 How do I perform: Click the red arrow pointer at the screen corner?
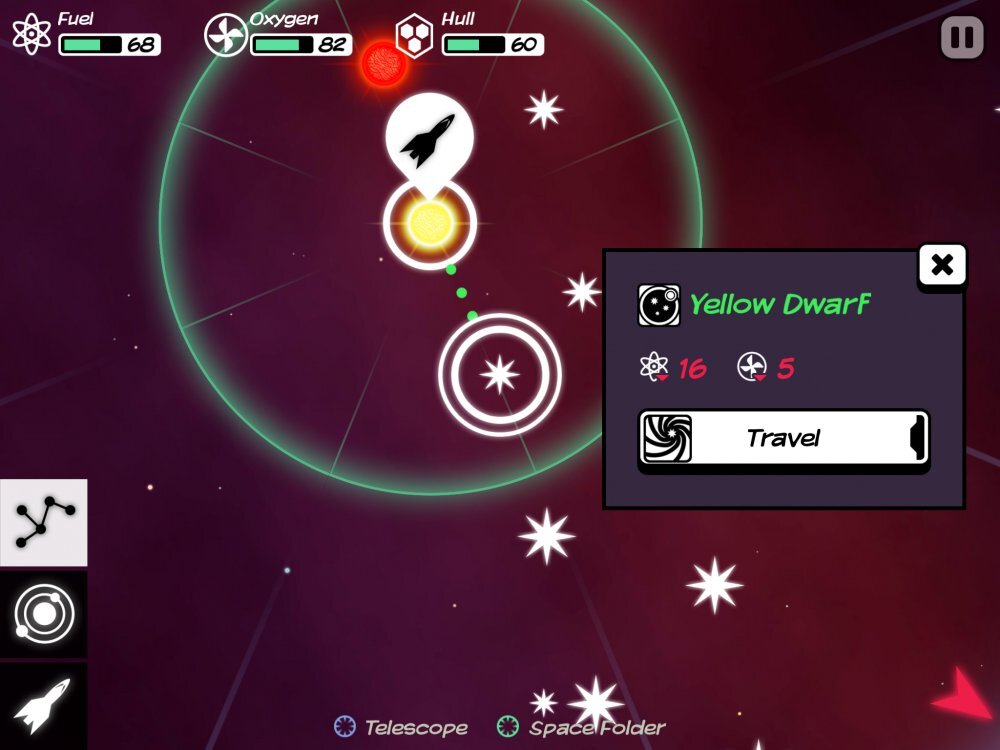tap(962, 695)
